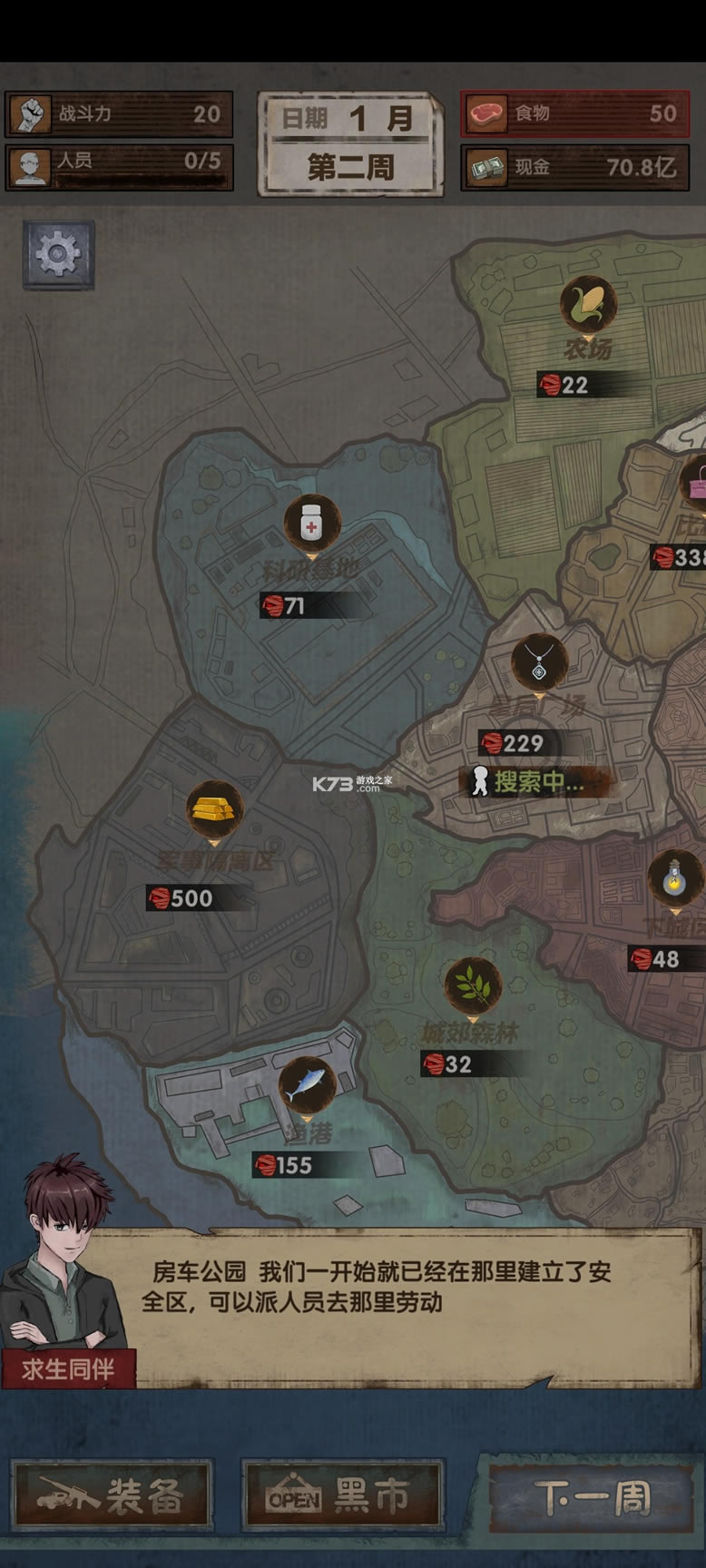Open the gear settings button

(x=58, y=255)
